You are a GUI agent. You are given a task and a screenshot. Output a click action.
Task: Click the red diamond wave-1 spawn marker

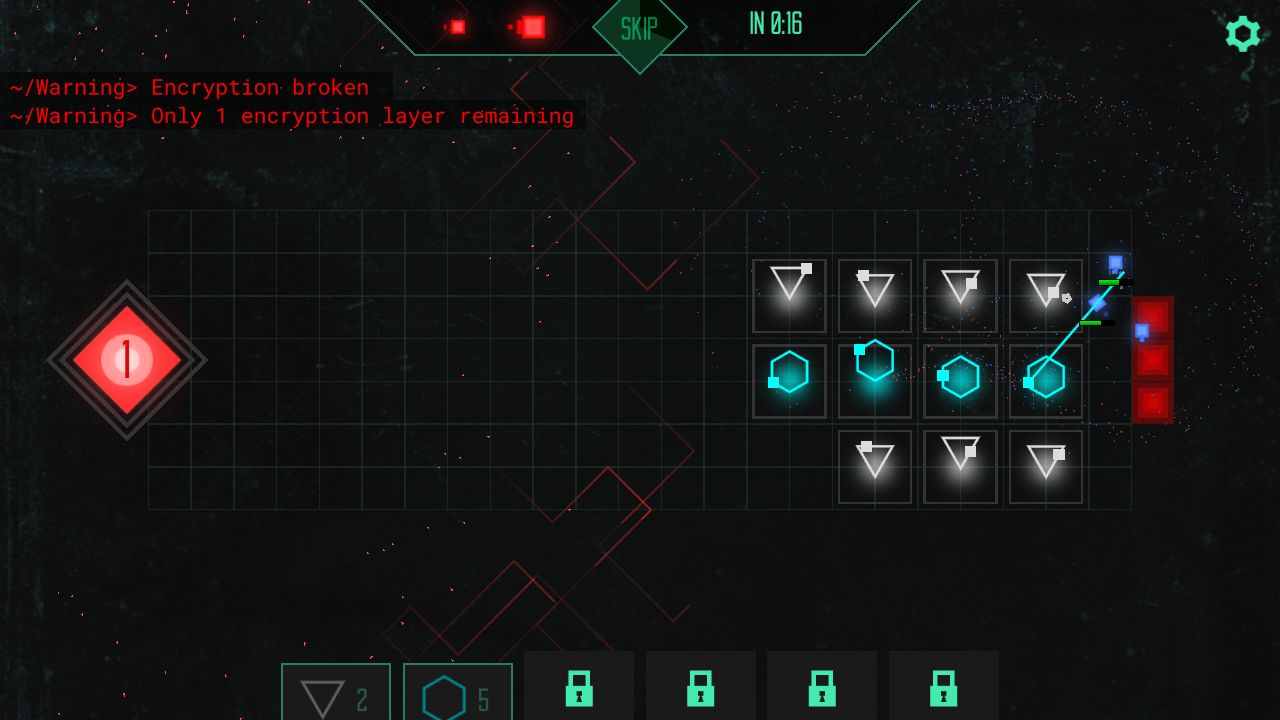[x=127, y=360]
